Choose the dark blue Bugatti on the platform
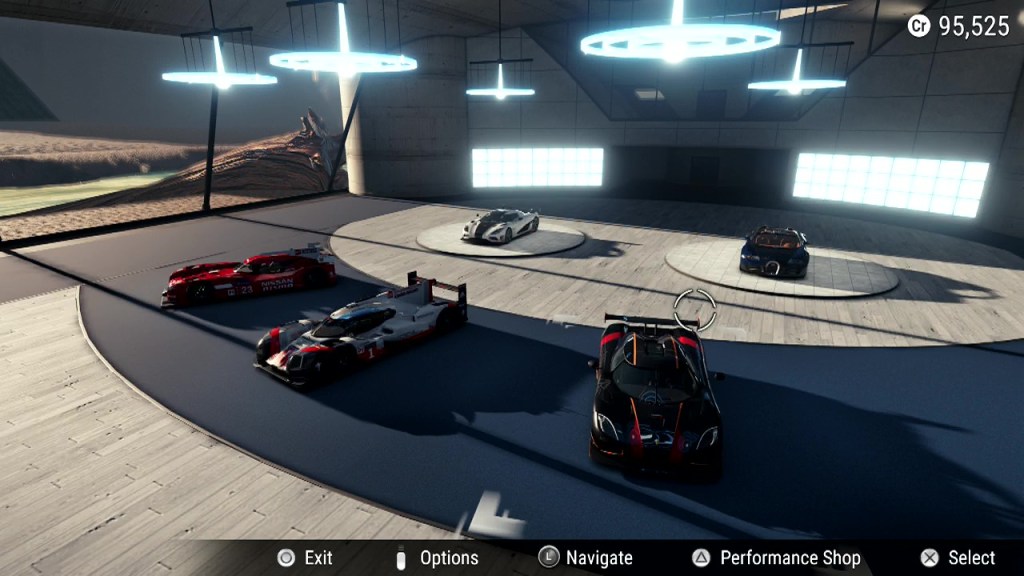The height and width of the screenshot is (576, 1024). point(774,252)
